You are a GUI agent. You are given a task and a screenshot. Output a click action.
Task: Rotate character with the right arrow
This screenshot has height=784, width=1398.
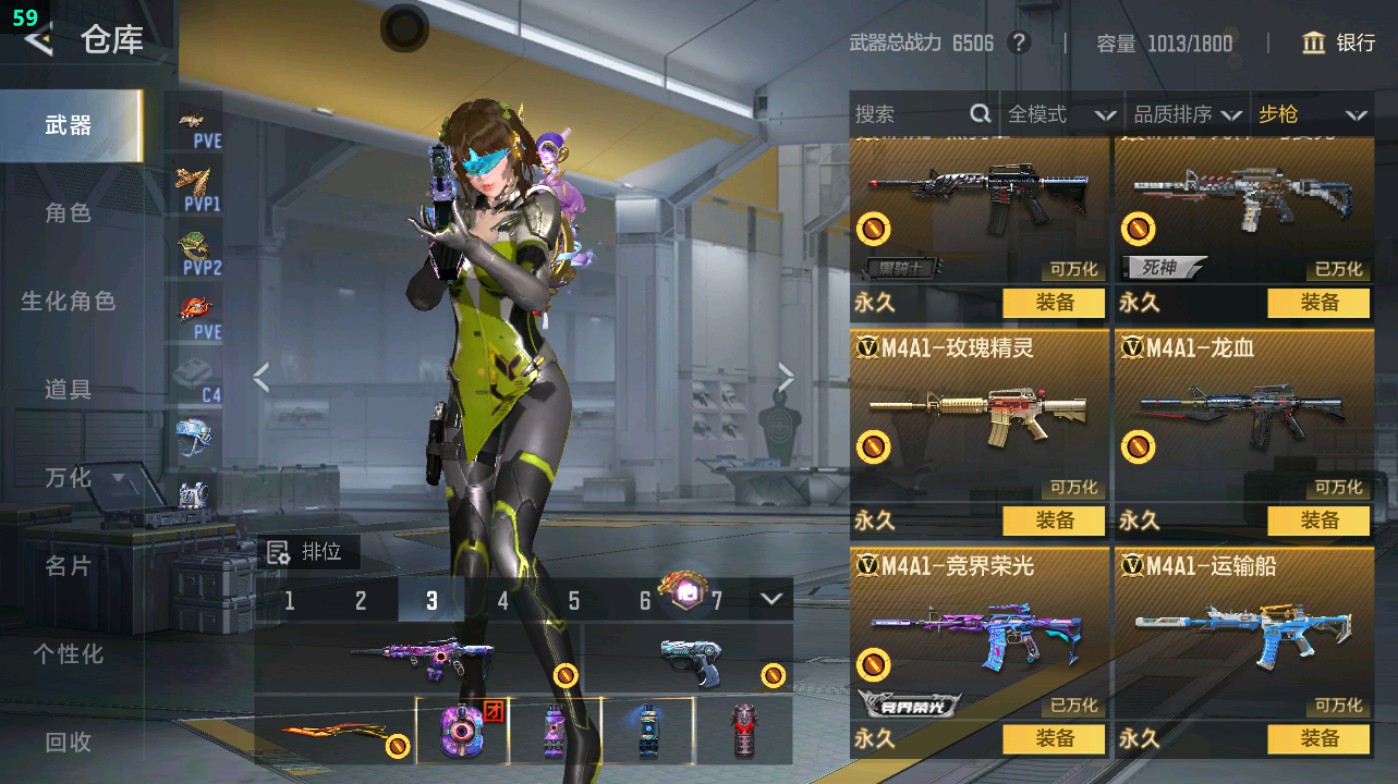(786, 378)
